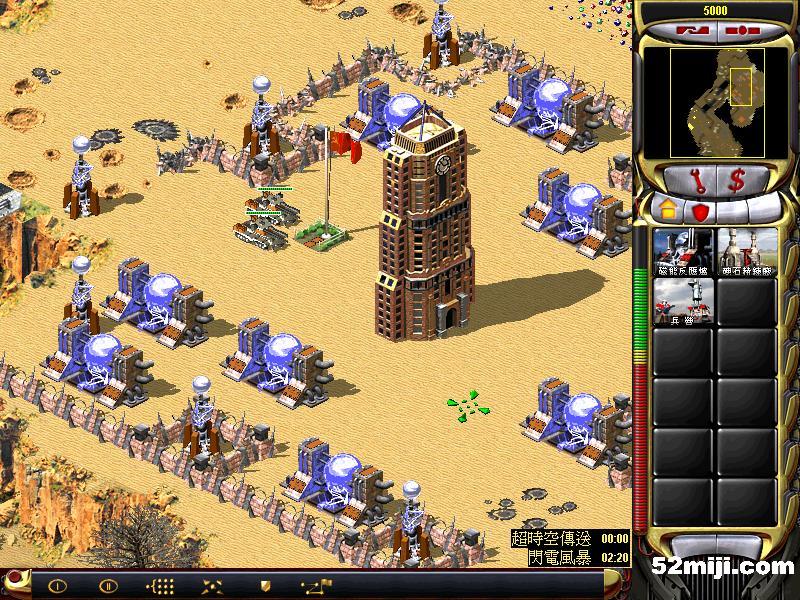800x600 pixels.
Task: Build the 磁能反應爐 Tesla reactor
Action: (x=683, y=252)
